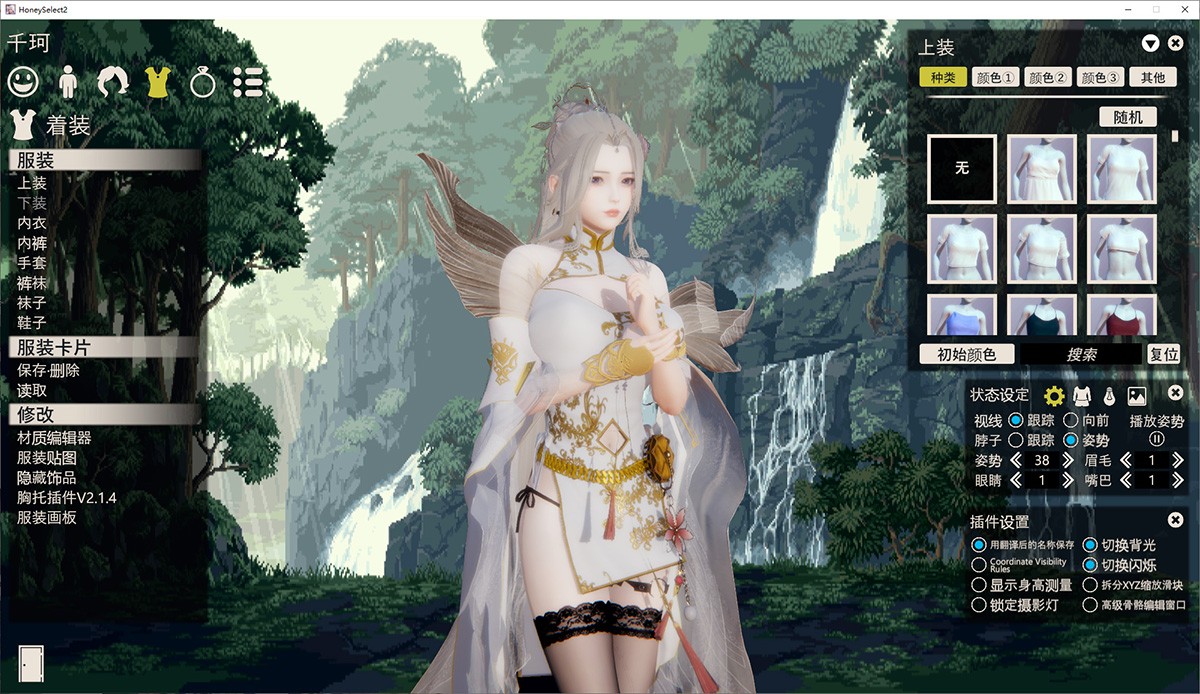Focus the 搜索 search field

click(1080, 354)
